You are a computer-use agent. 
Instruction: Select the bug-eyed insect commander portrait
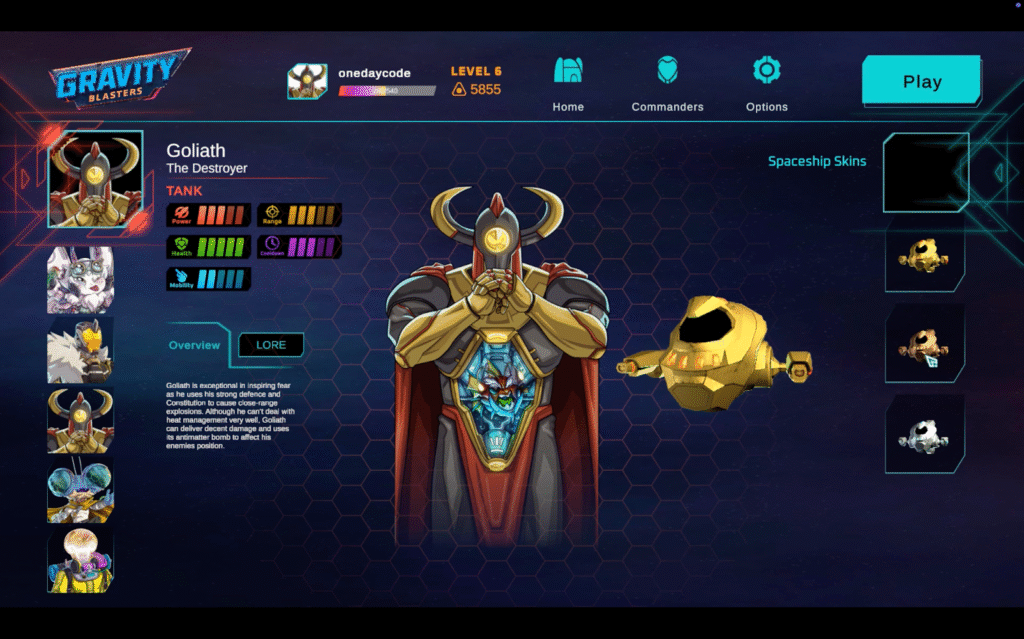pos(80,490)
